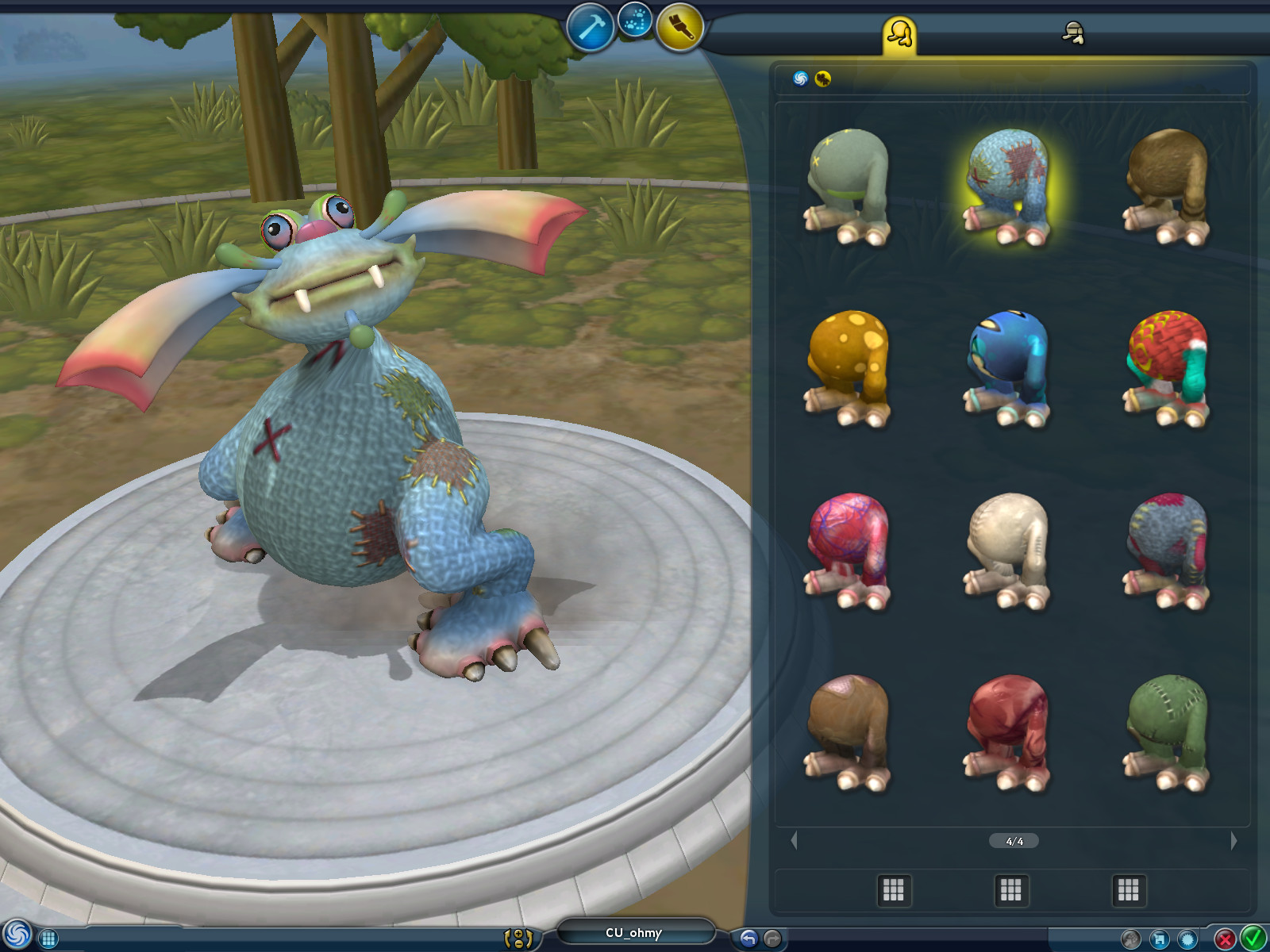Select the yellow Paint mode brush

coord(679,28)
